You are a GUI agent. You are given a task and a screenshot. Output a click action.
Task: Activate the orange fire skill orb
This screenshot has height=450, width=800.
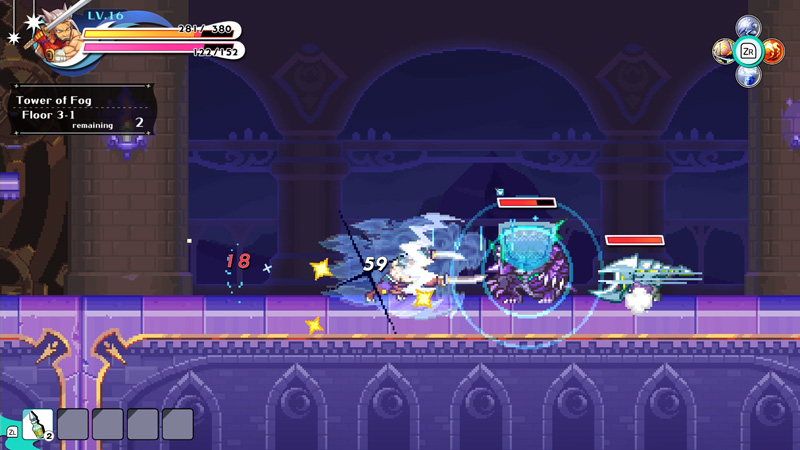[x=773, y=51]
